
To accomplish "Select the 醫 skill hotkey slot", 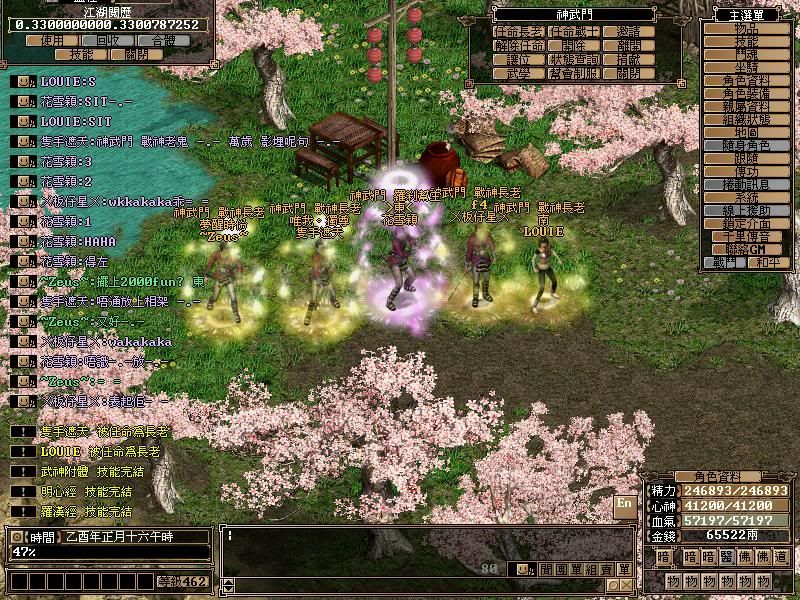I will (x=724, y=557).
